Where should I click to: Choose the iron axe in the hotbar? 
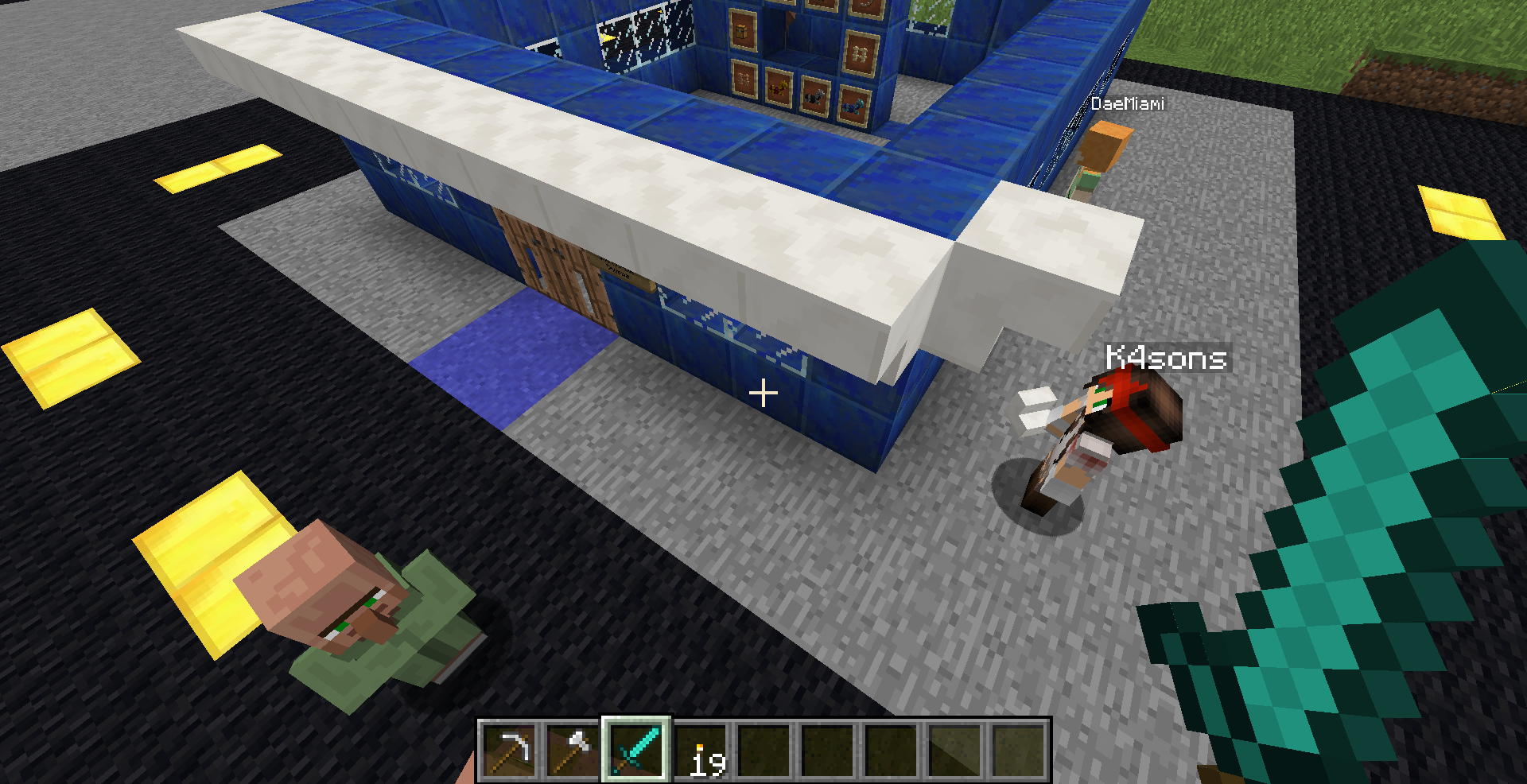point(573,750)
